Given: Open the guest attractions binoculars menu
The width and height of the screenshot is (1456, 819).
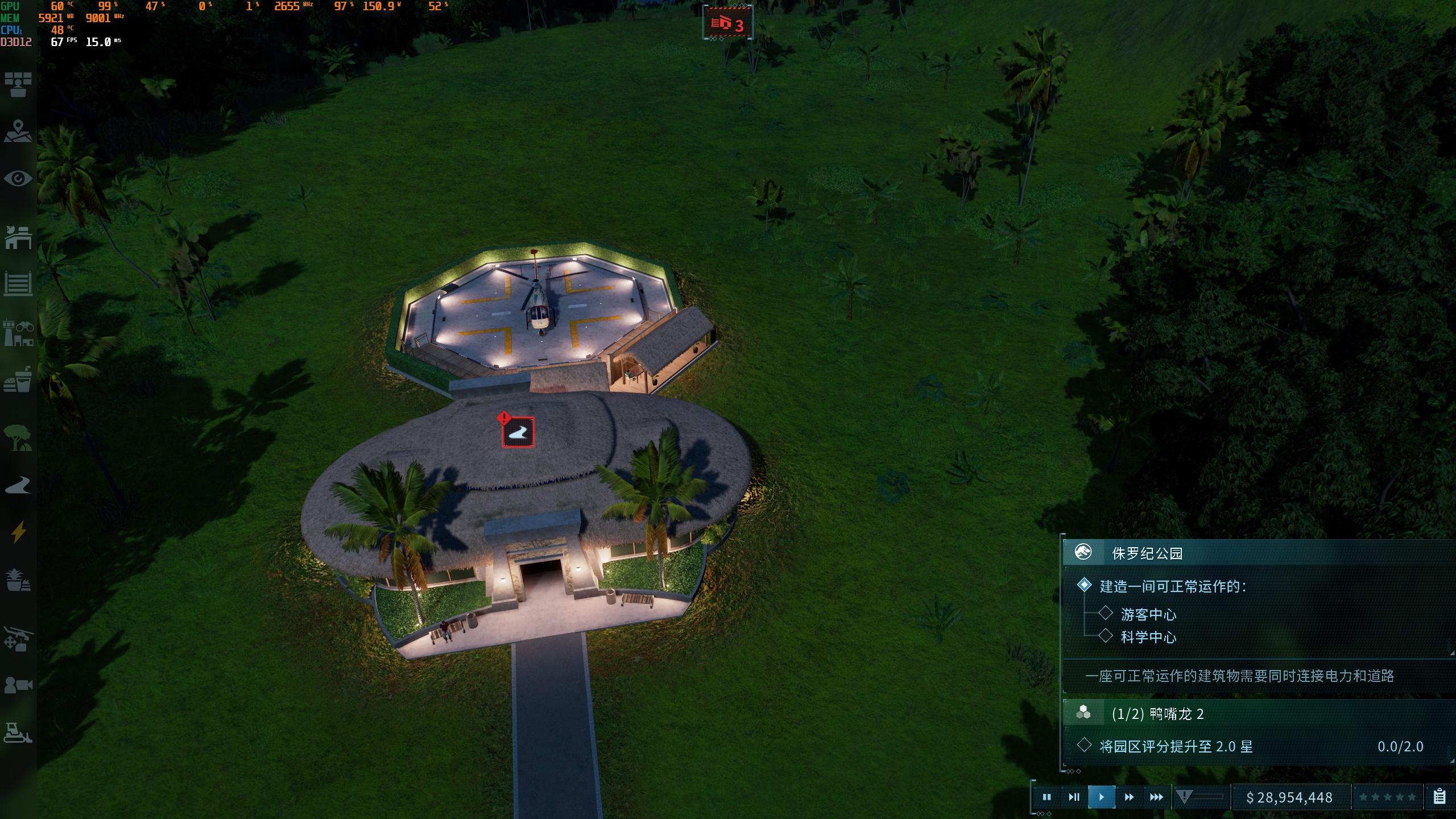Looking at the screenshot, I should [x=18, y=333].
